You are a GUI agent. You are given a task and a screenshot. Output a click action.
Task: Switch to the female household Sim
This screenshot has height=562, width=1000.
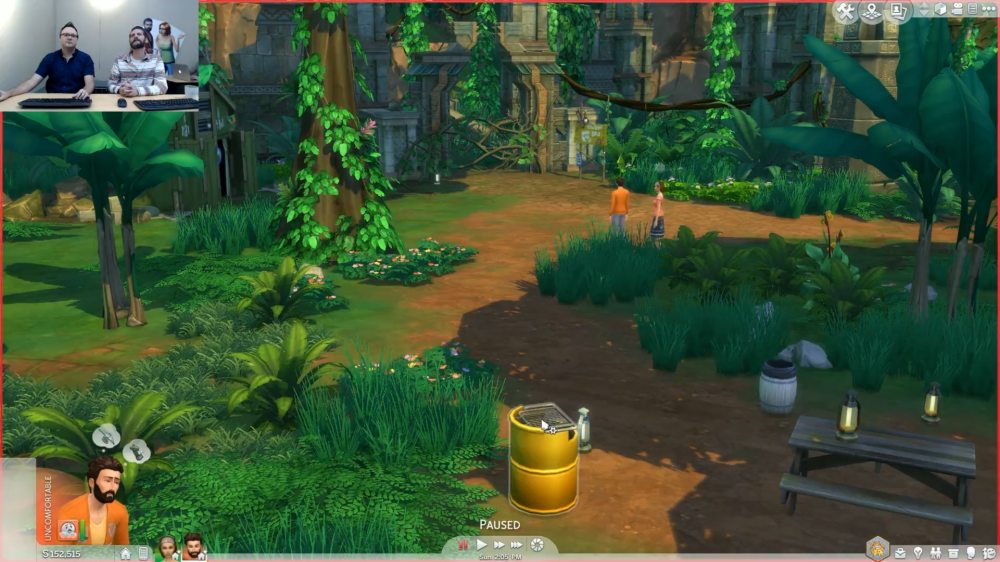pos(167,547)
